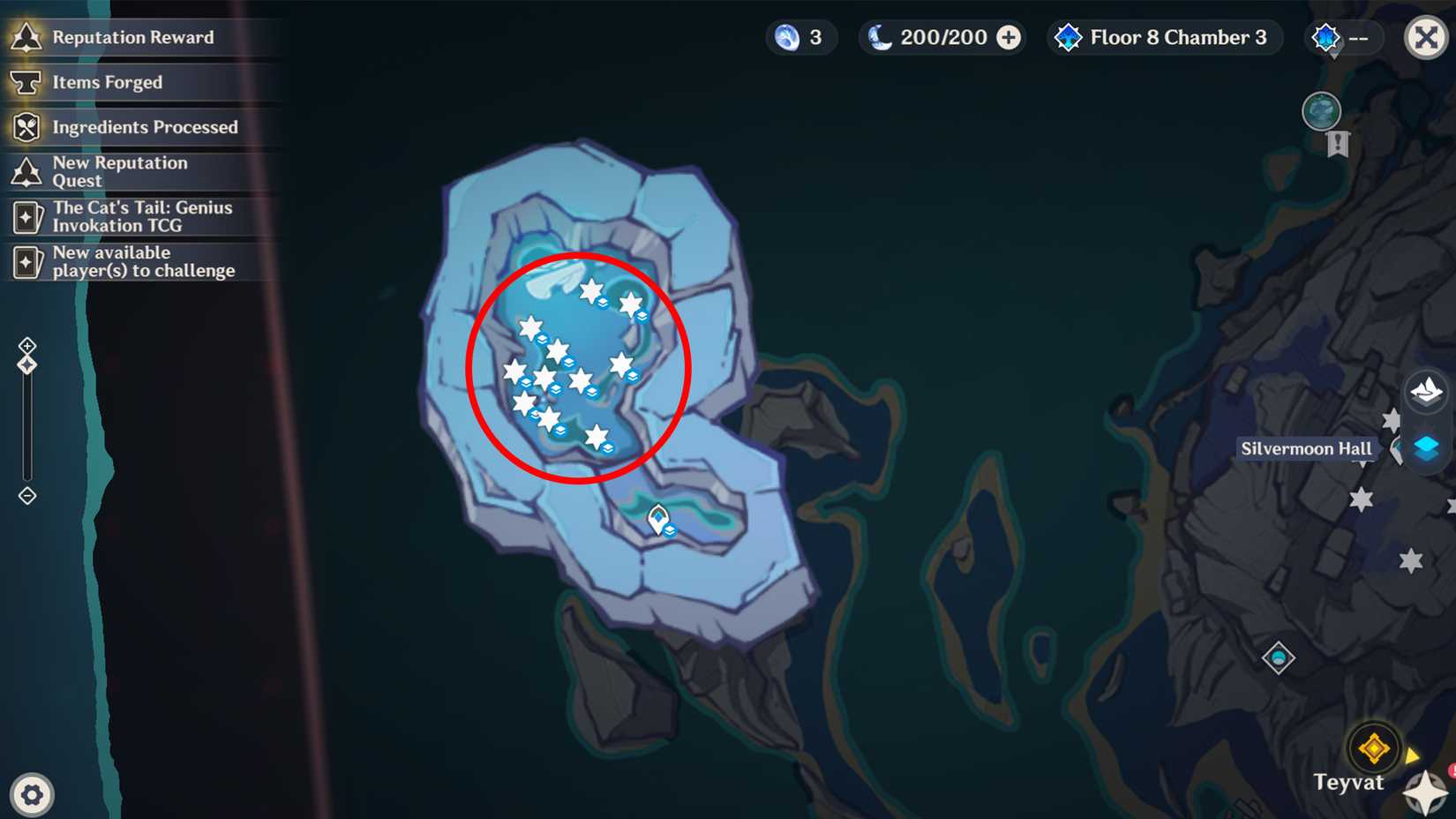Open the Reputation Reward notification
The width and height of the screenshot is (1456, 819).
(132, 37)
